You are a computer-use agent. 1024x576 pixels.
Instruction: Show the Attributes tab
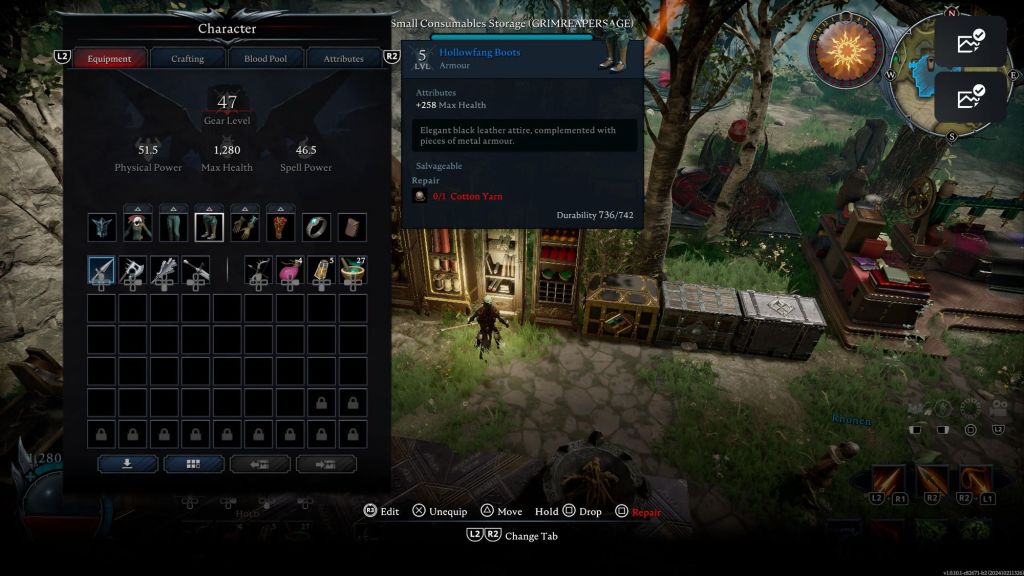click(343, 58)
